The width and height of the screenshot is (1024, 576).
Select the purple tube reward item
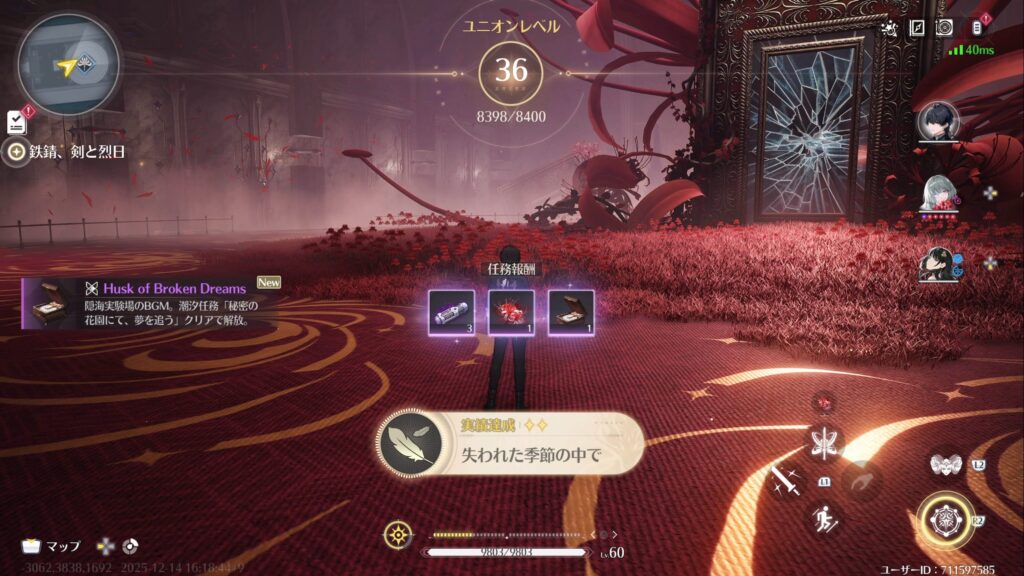coord(451,311)
